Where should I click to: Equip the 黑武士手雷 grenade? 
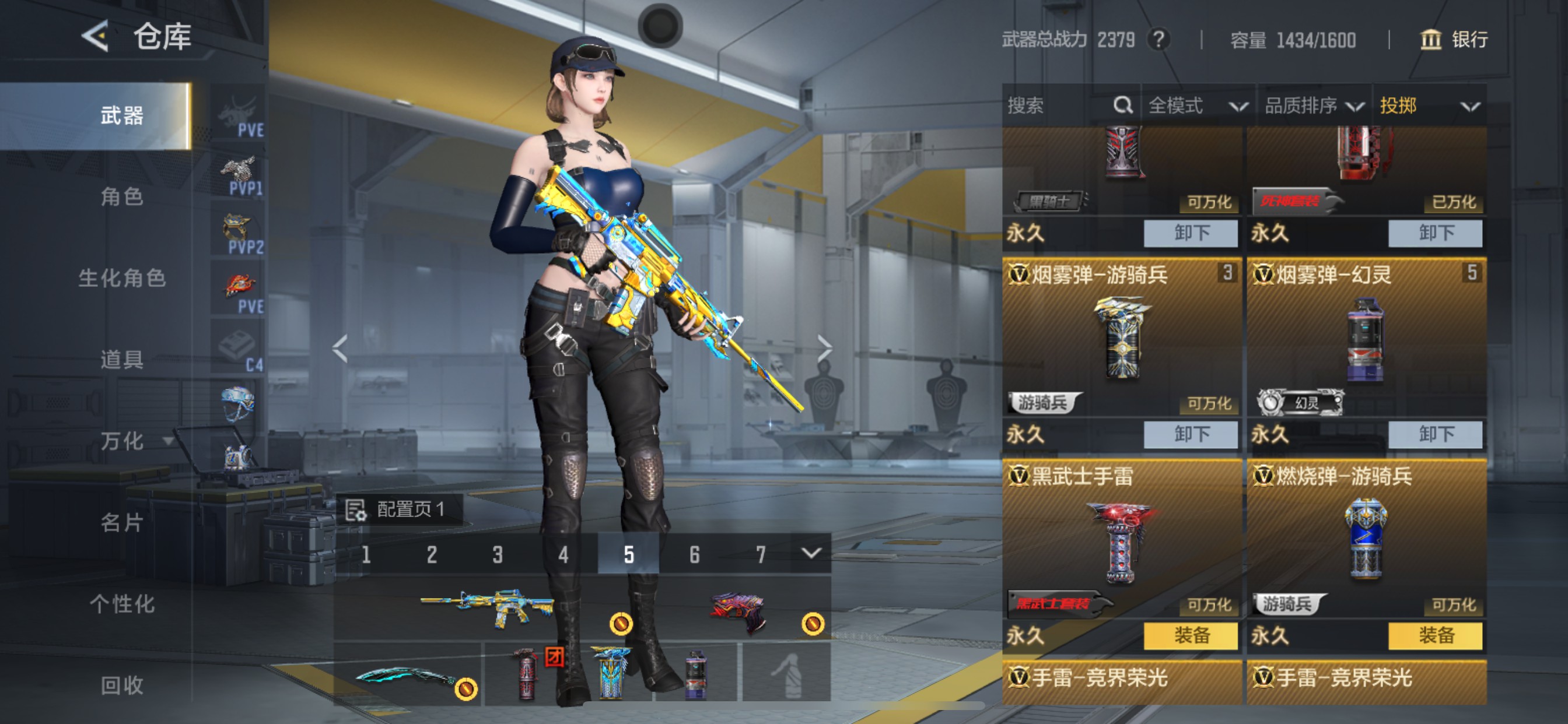(x=1190, y=636)
